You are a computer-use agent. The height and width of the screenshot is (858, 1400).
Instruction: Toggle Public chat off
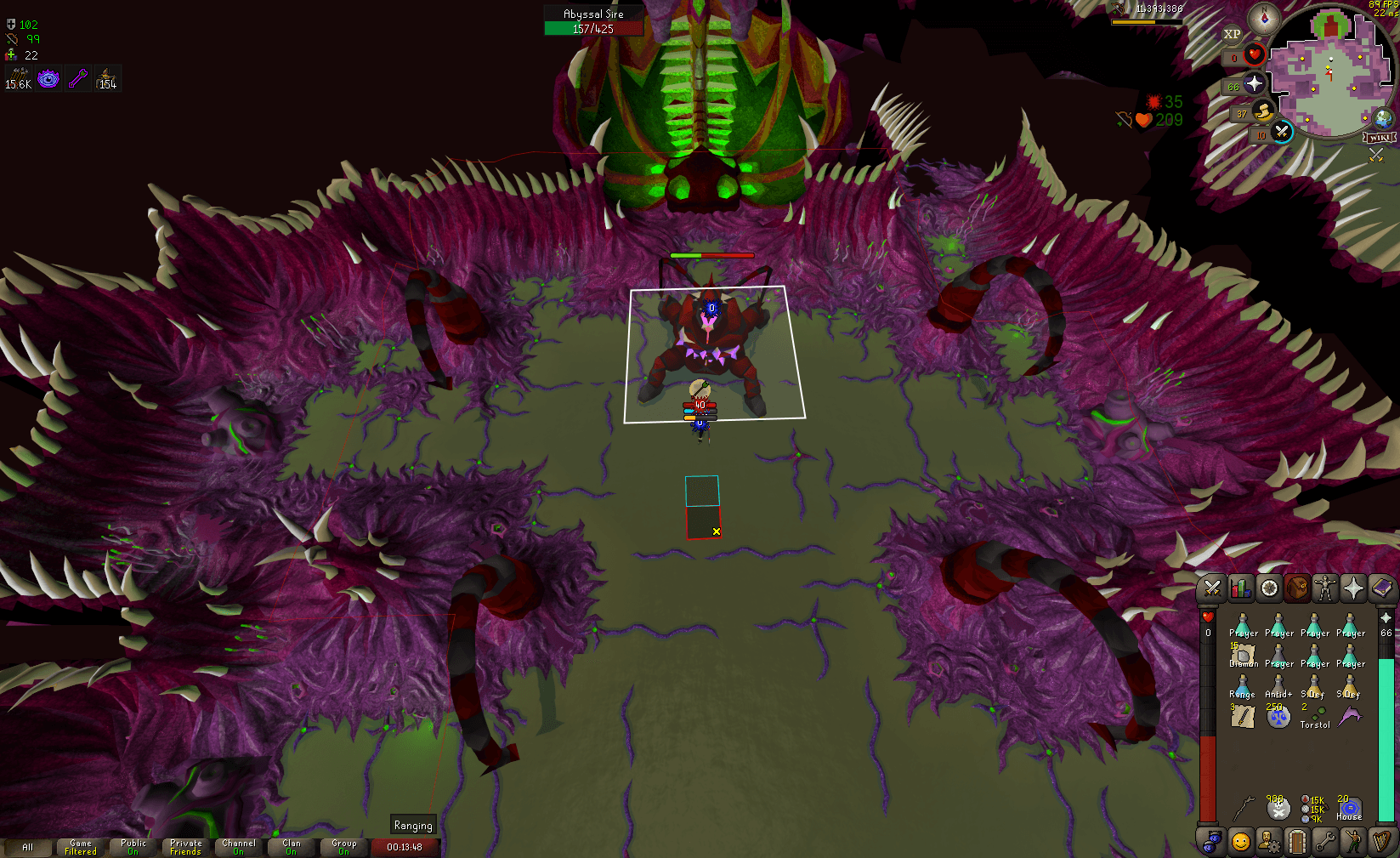pos(133,845)
